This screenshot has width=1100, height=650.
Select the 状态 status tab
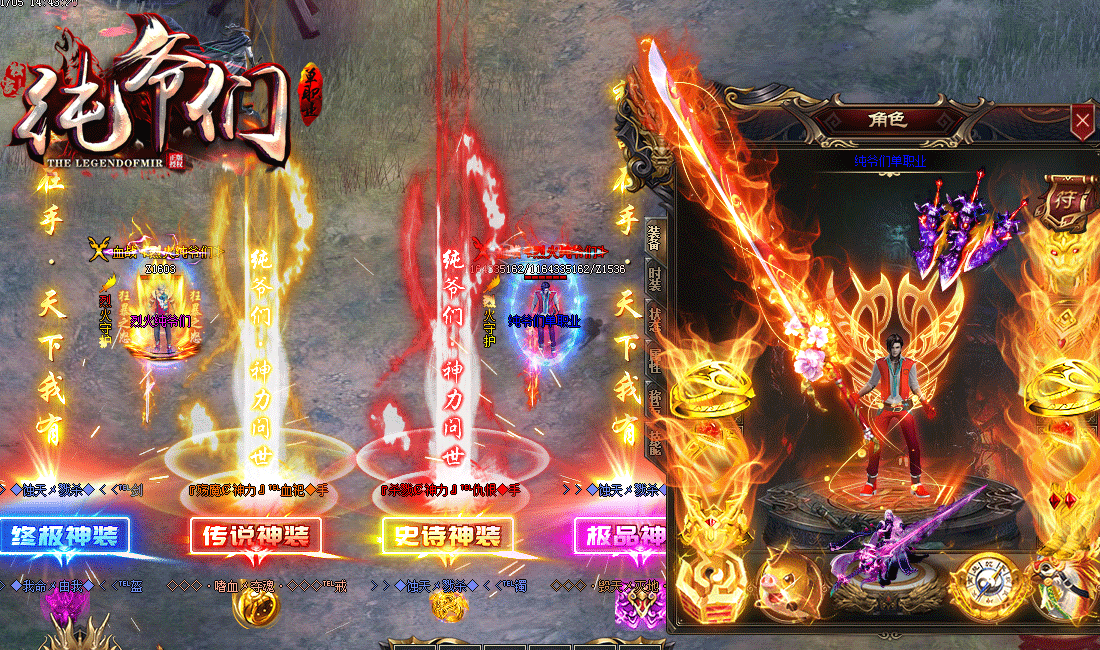coord(653,317)
